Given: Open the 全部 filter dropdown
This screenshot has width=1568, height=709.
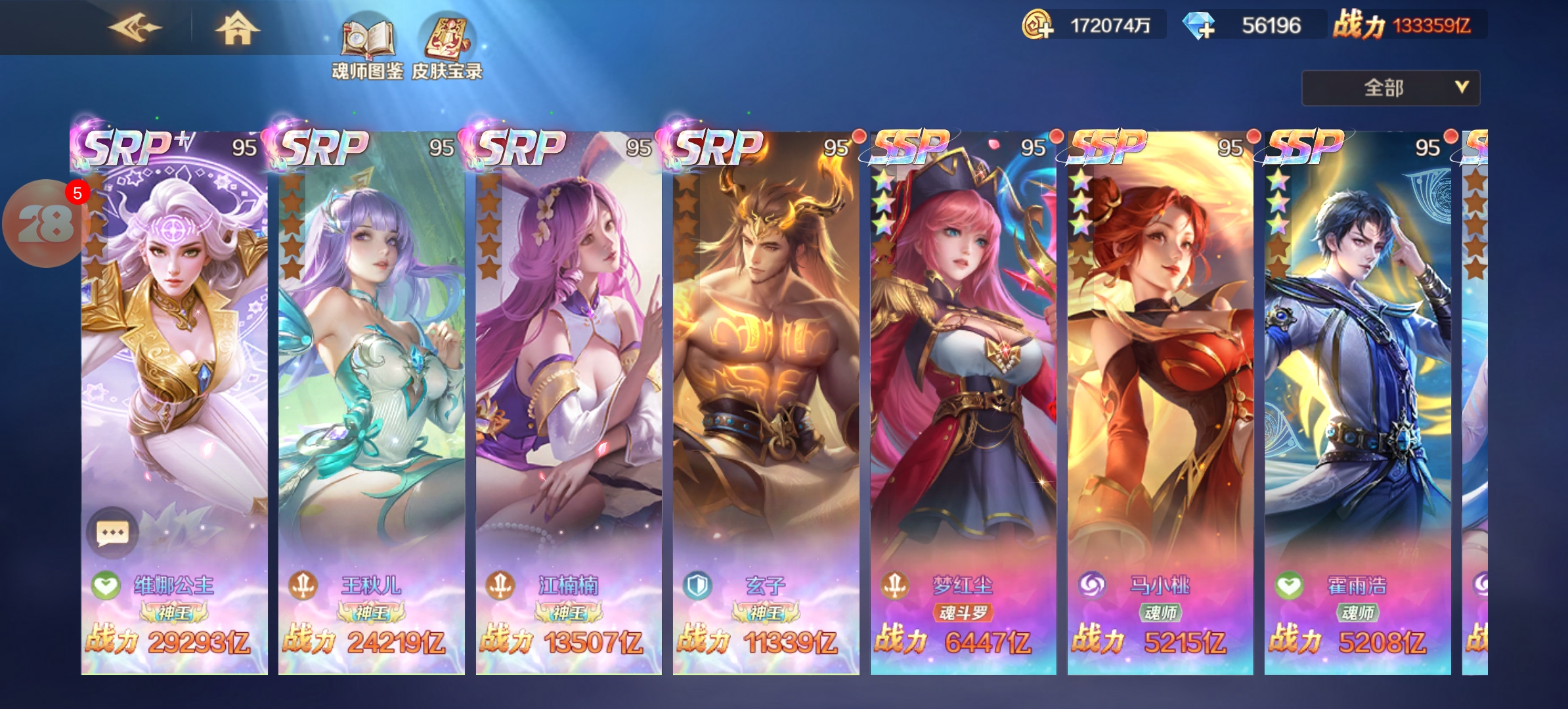Looking at the screenshot, I should [x=1390, y=88].
